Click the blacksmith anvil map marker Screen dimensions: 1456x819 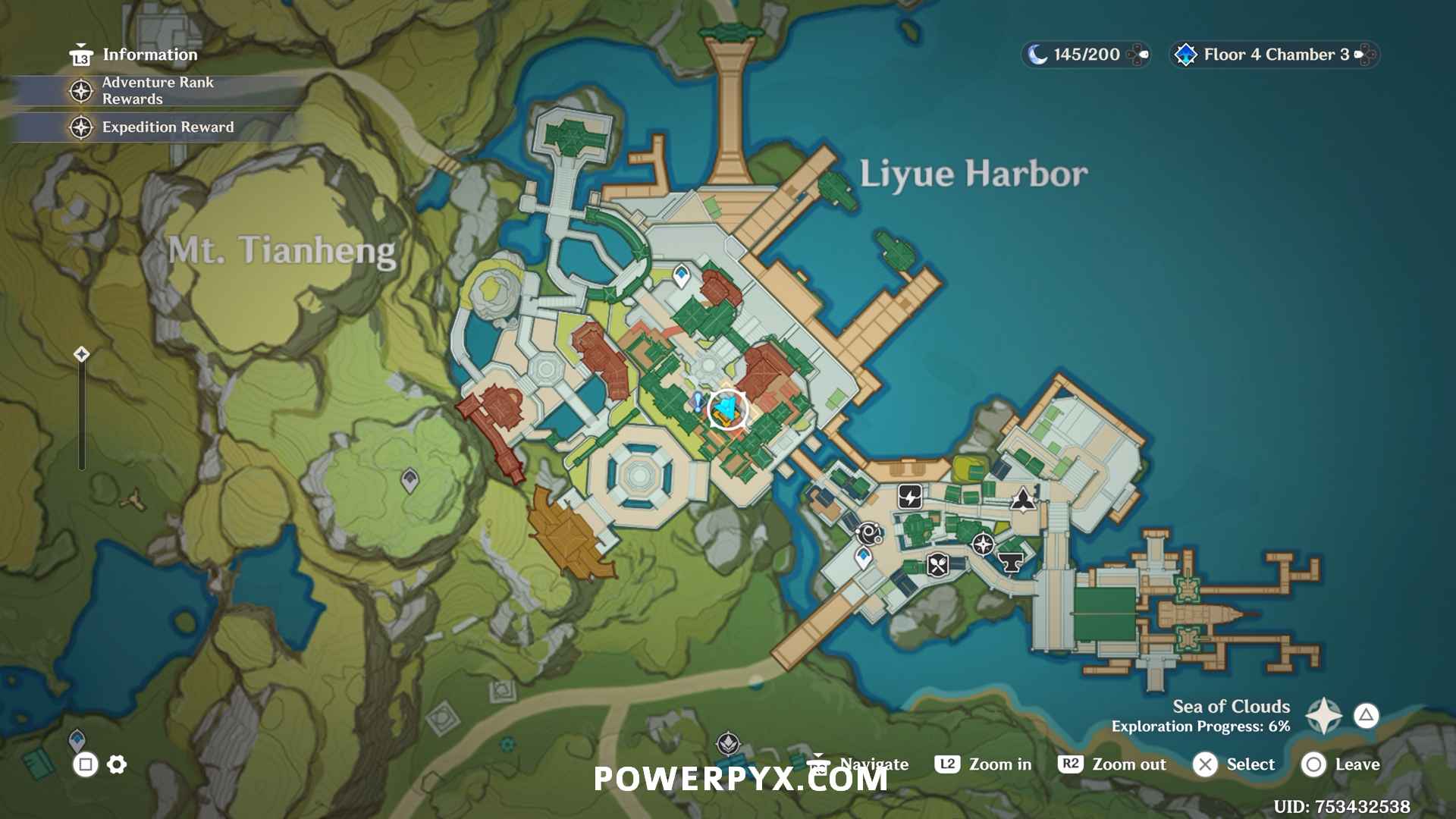(x=1010, y=562)
